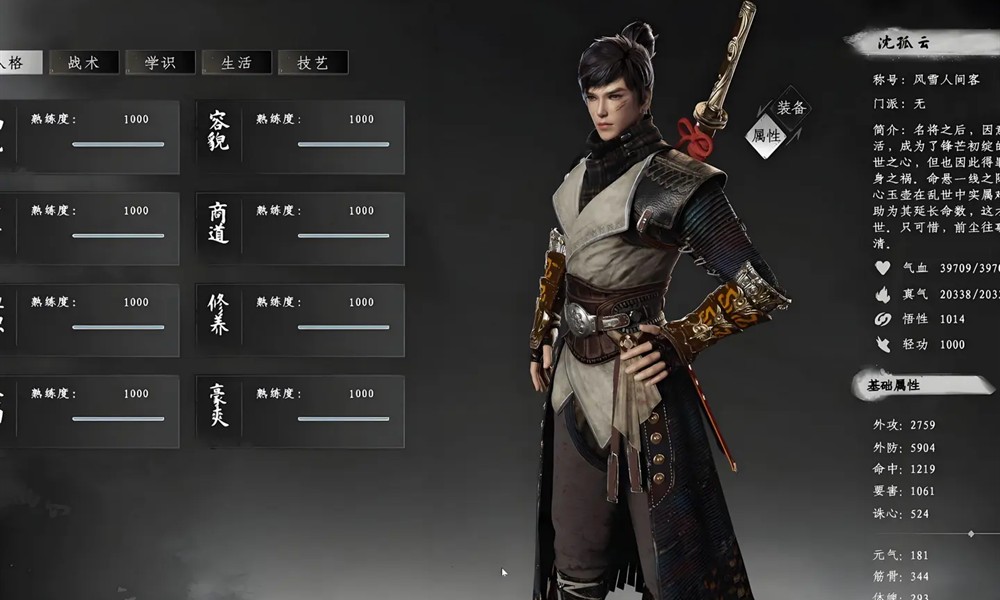Switch to the 装备 equipment view
1000x600 pixels.
(791, 108)
